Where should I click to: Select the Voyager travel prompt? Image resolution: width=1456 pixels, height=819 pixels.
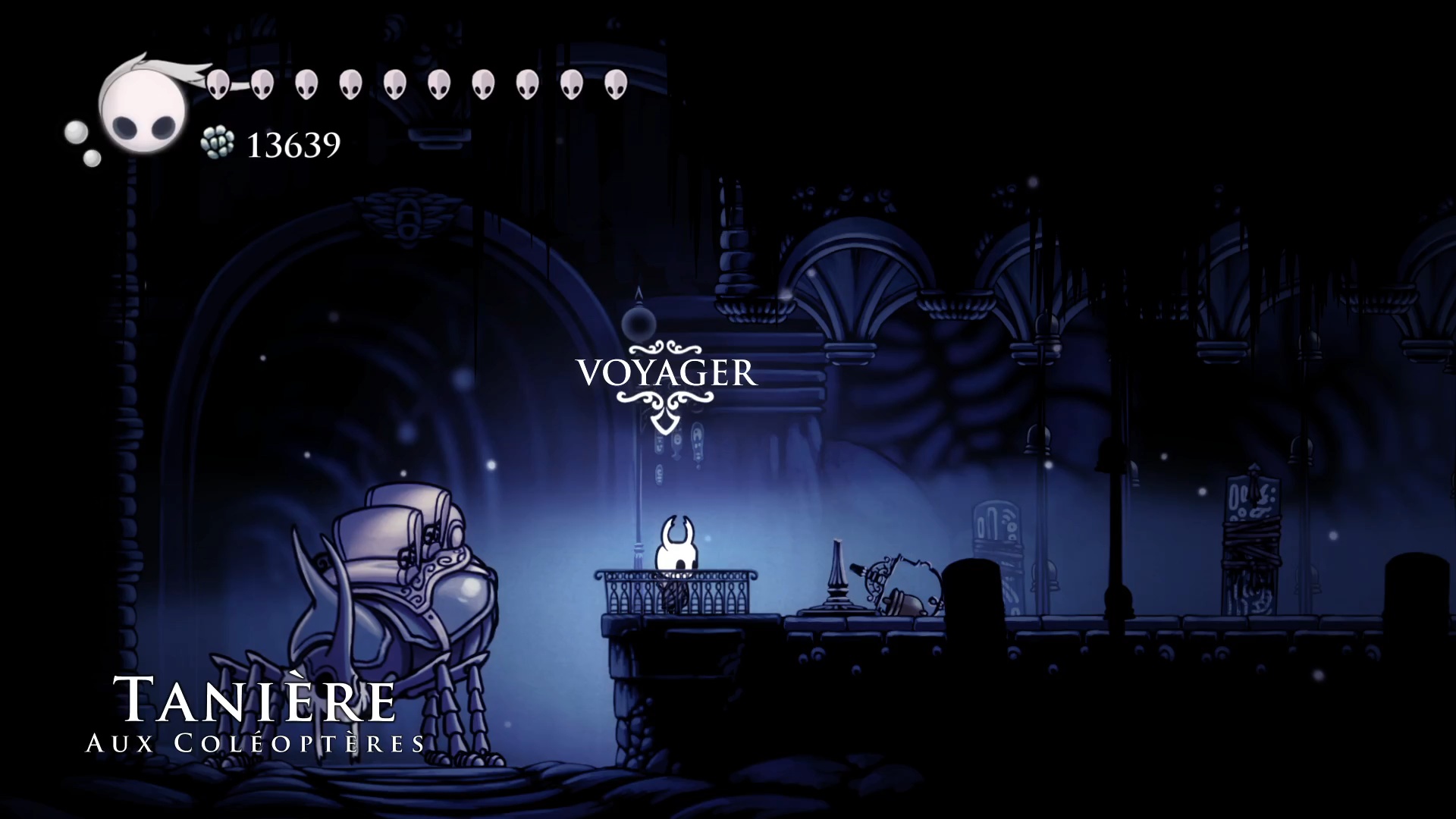click(x=667, y=373)
